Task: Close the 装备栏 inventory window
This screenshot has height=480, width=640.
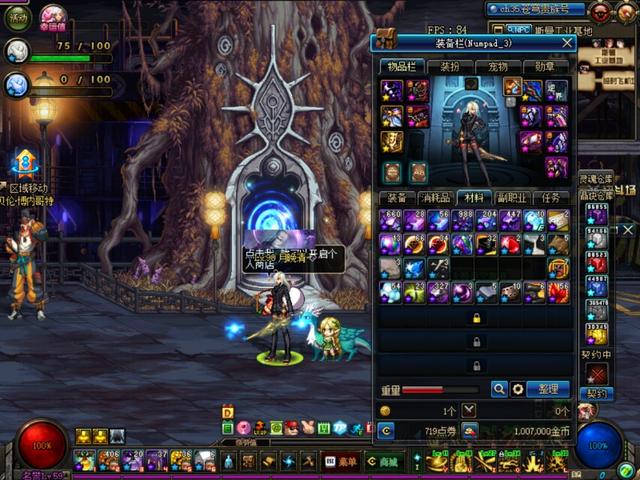Action: point(567,43)
